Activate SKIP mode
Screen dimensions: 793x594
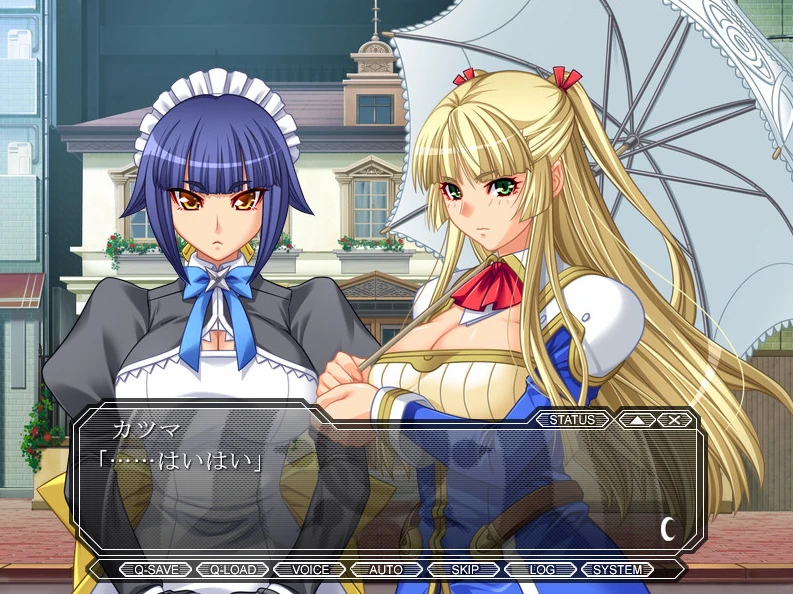464,570
